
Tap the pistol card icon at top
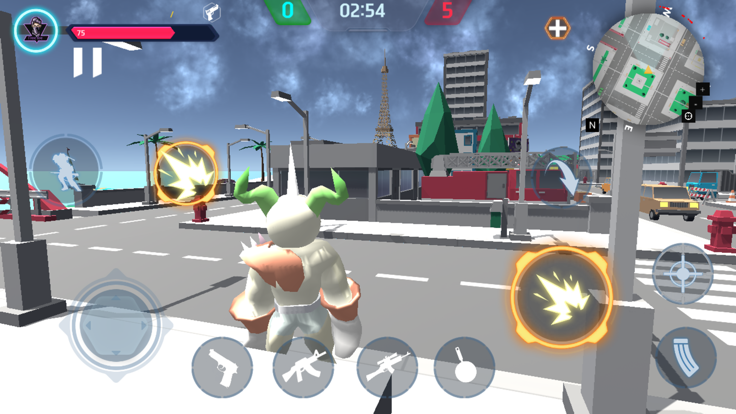(212, 12)
